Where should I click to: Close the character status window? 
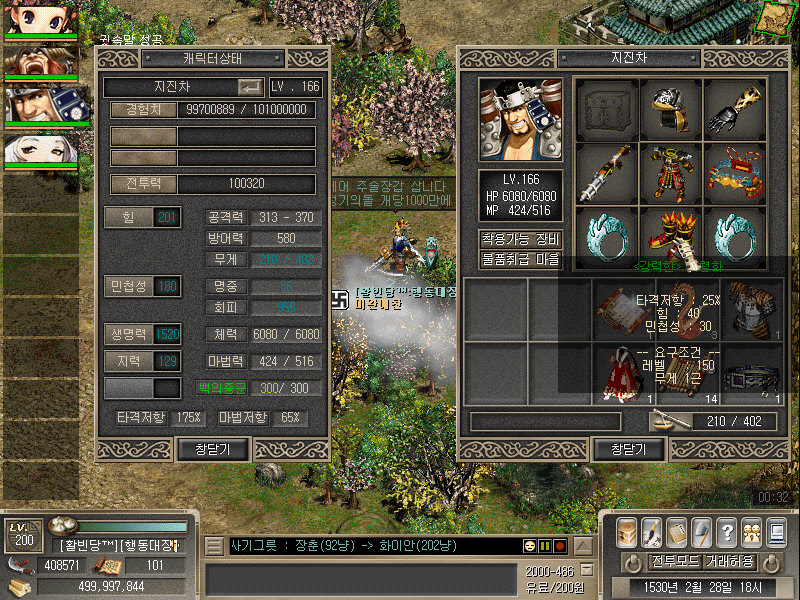pos(212,450)
